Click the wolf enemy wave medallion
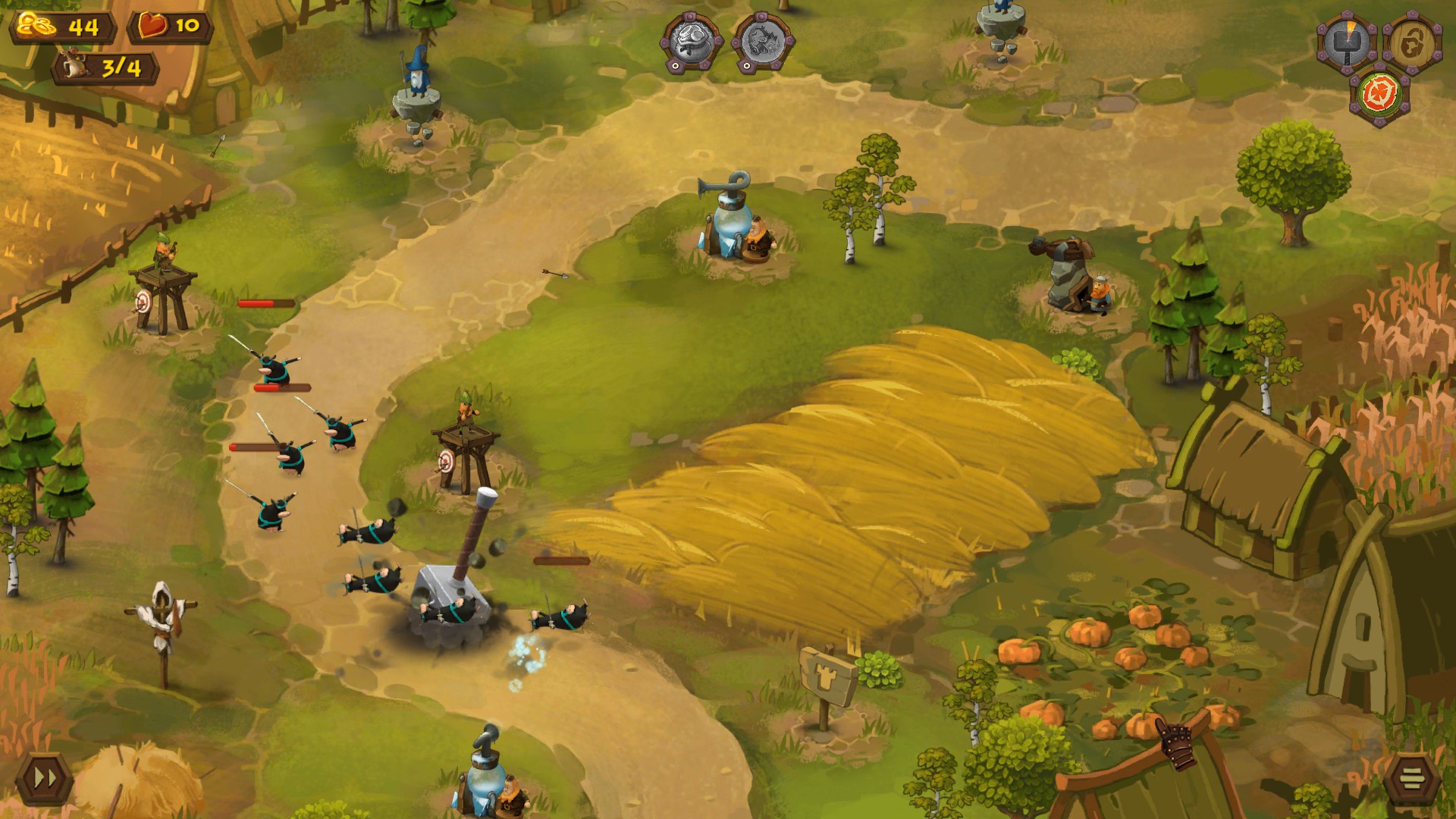This screenshot has height=819, width=1456. tap(762, 42)
